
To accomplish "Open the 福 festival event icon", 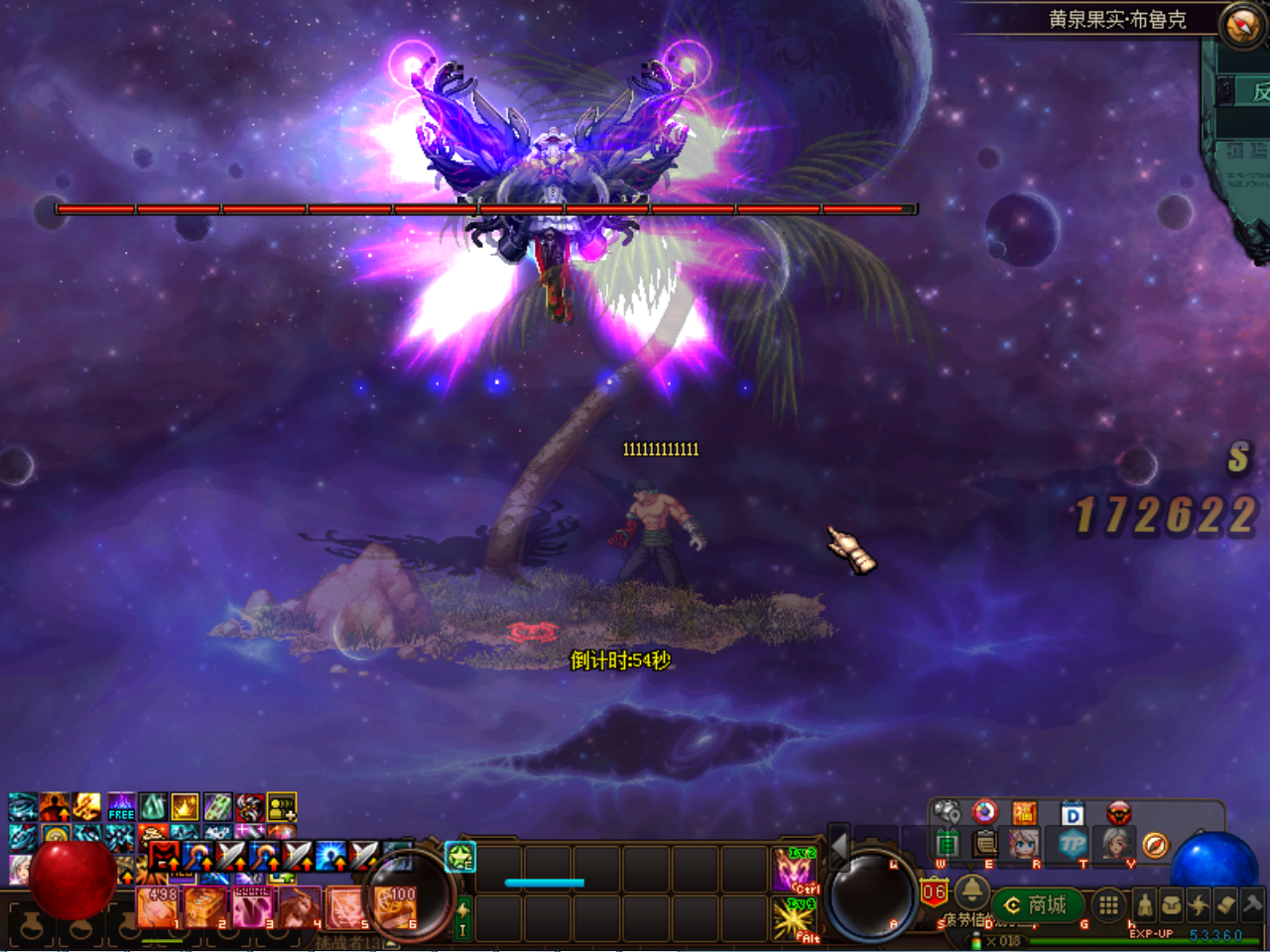I will [x=1027, y=812].
